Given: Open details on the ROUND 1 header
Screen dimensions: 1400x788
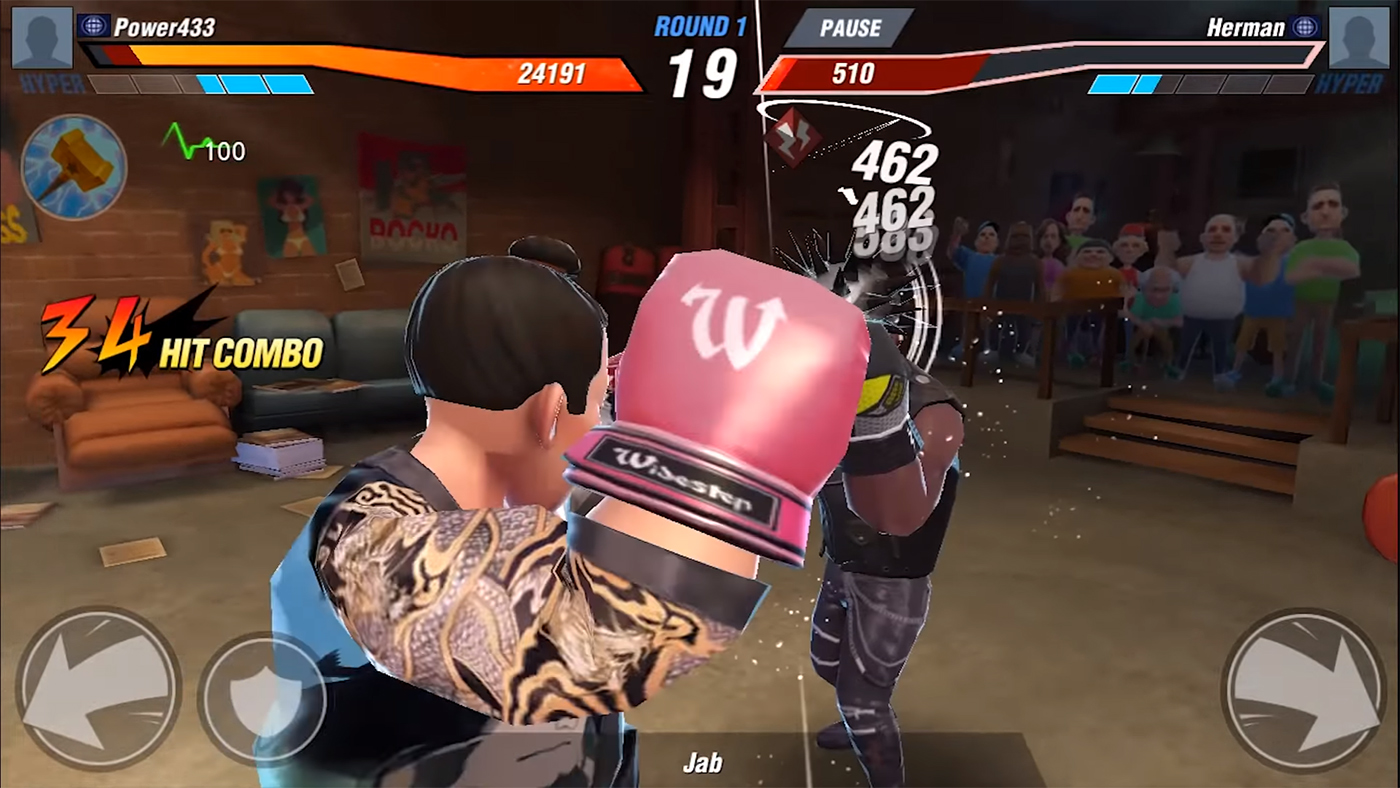Looking at the screenshot, I should tap(700, 27).
